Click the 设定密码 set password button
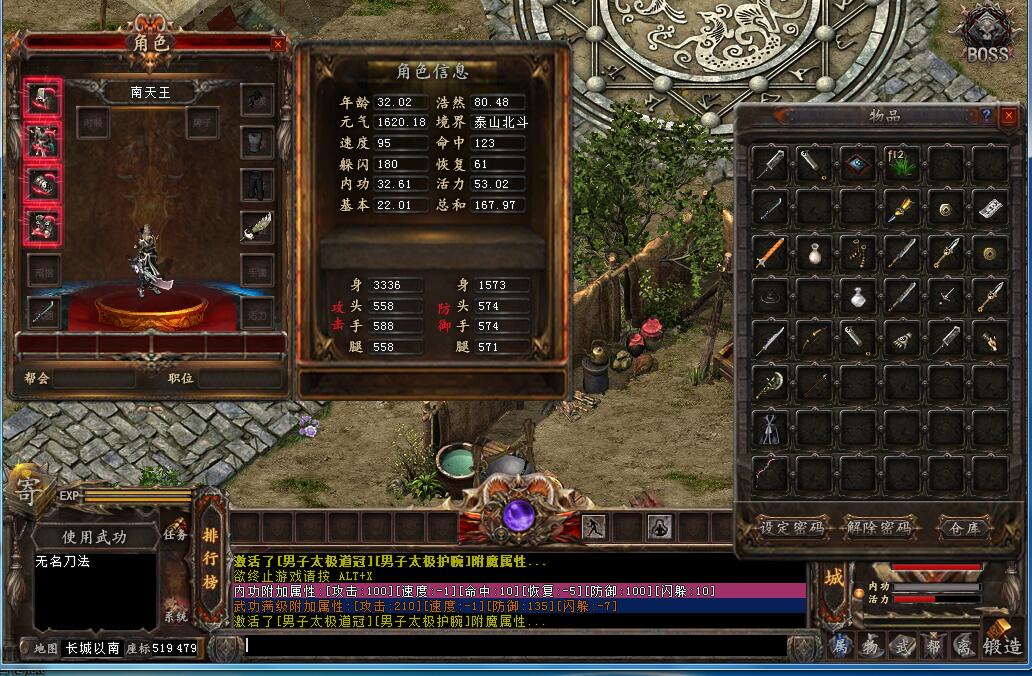Viewport: 1032px width, 676px height. 792,527
